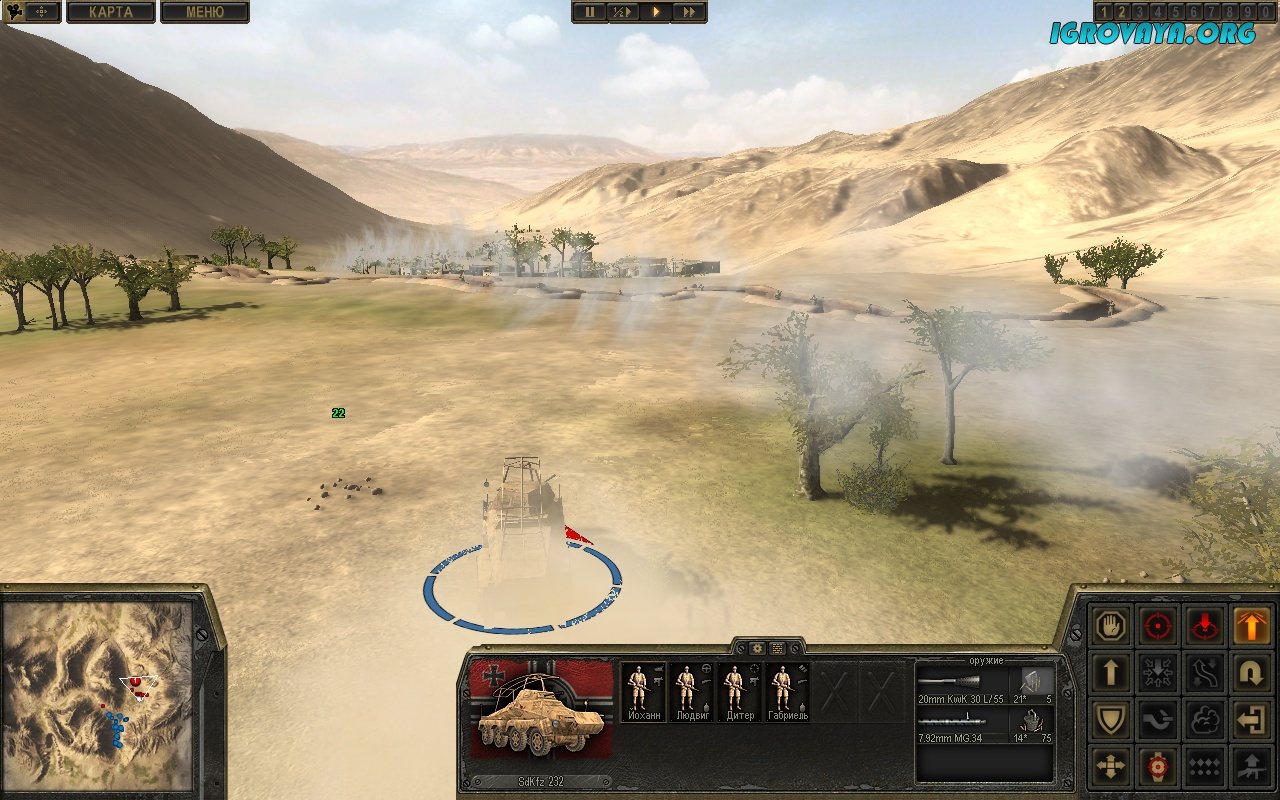Toggle the shield hold-position command
1280x800 pixels.
pyautogui.click(x=1111, y=719)
